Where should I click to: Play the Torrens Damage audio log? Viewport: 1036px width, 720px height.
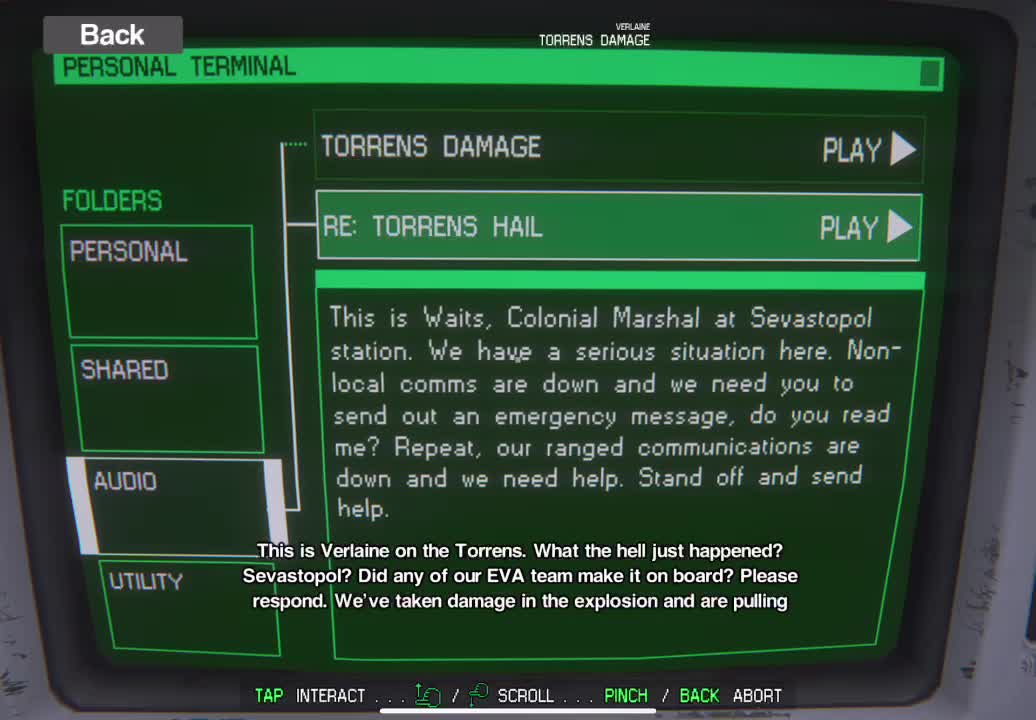(x=868, y=150)
